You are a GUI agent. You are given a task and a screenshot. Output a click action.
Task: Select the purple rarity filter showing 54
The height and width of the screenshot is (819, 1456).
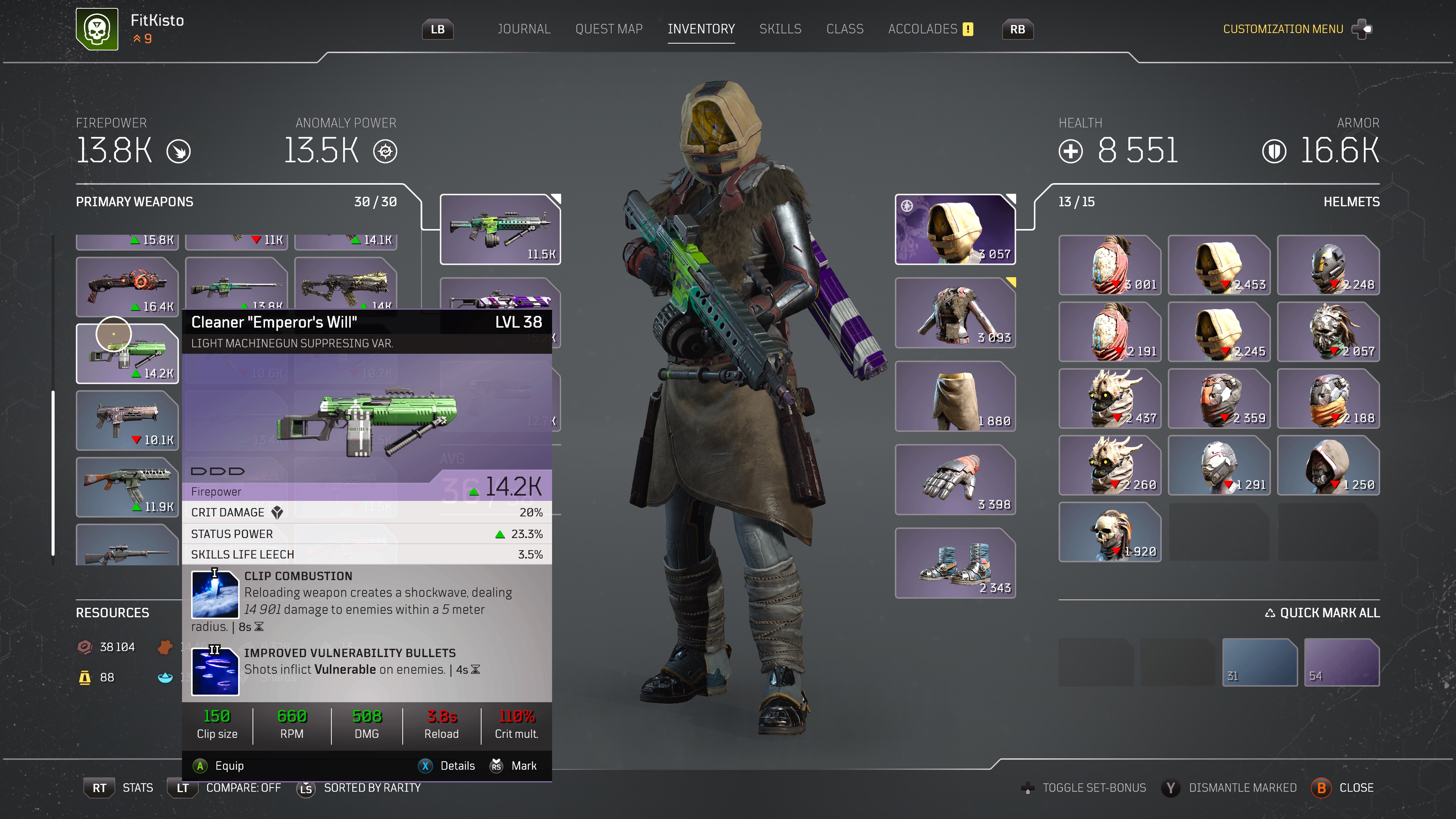point(1341,662)
